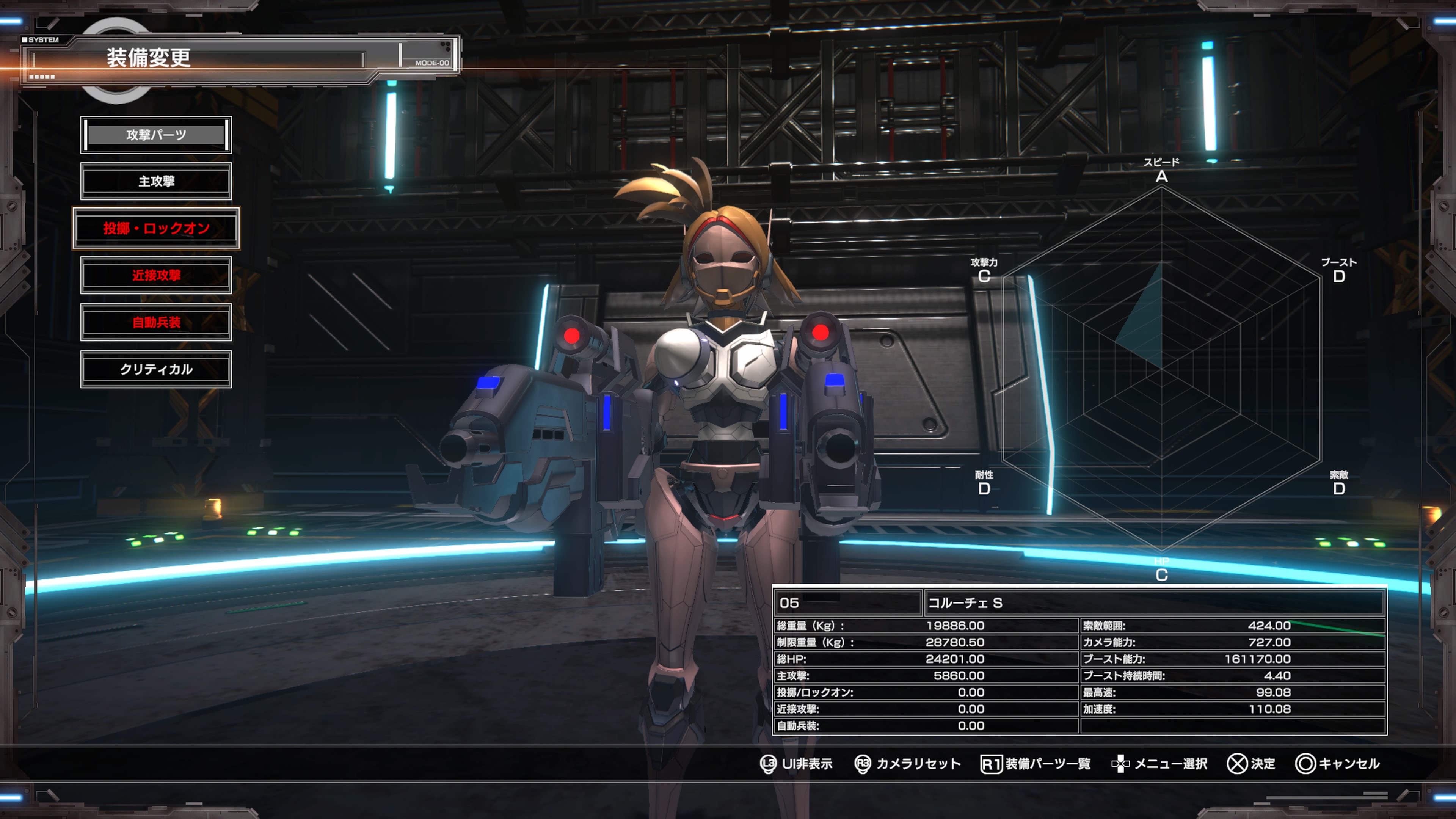Screen dimensions: 1456x819
Task: Choose the クリティカル menu entry
Action: point(156,369)
